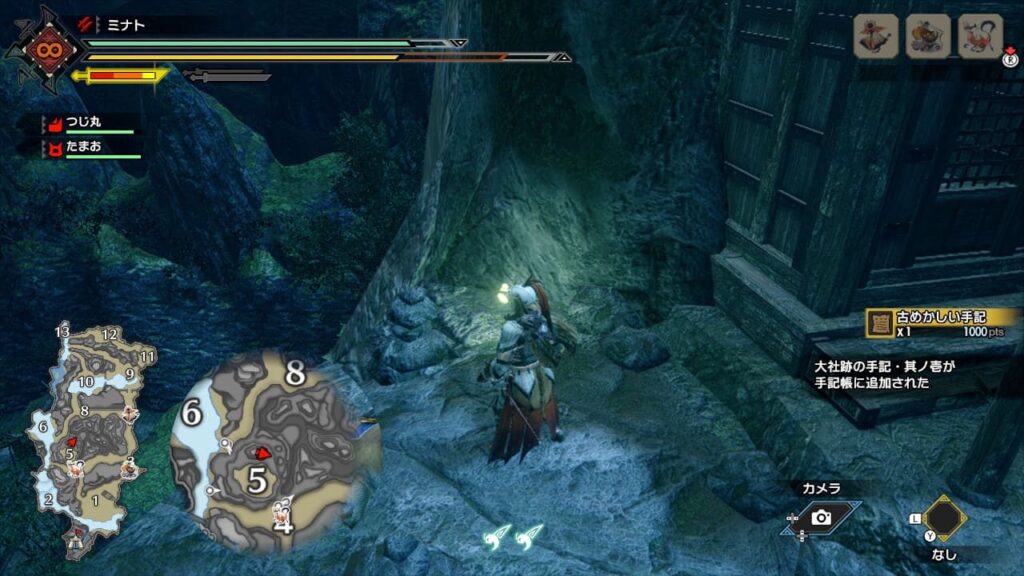The image size is (1024, 576).
Task: Select the red curled-tail creature icon
Action: [980, 37]
